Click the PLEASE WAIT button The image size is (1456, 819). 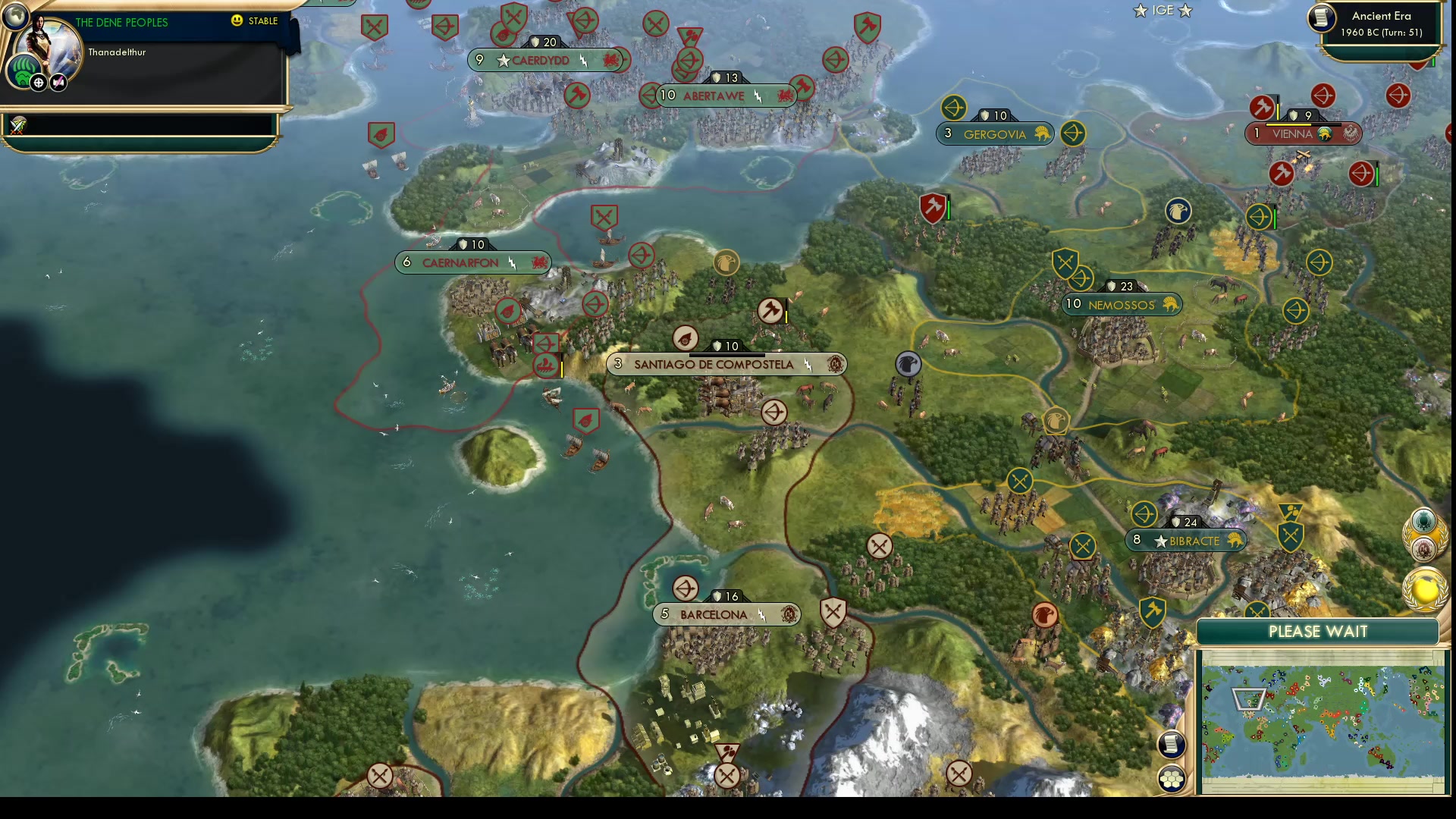1318,631
